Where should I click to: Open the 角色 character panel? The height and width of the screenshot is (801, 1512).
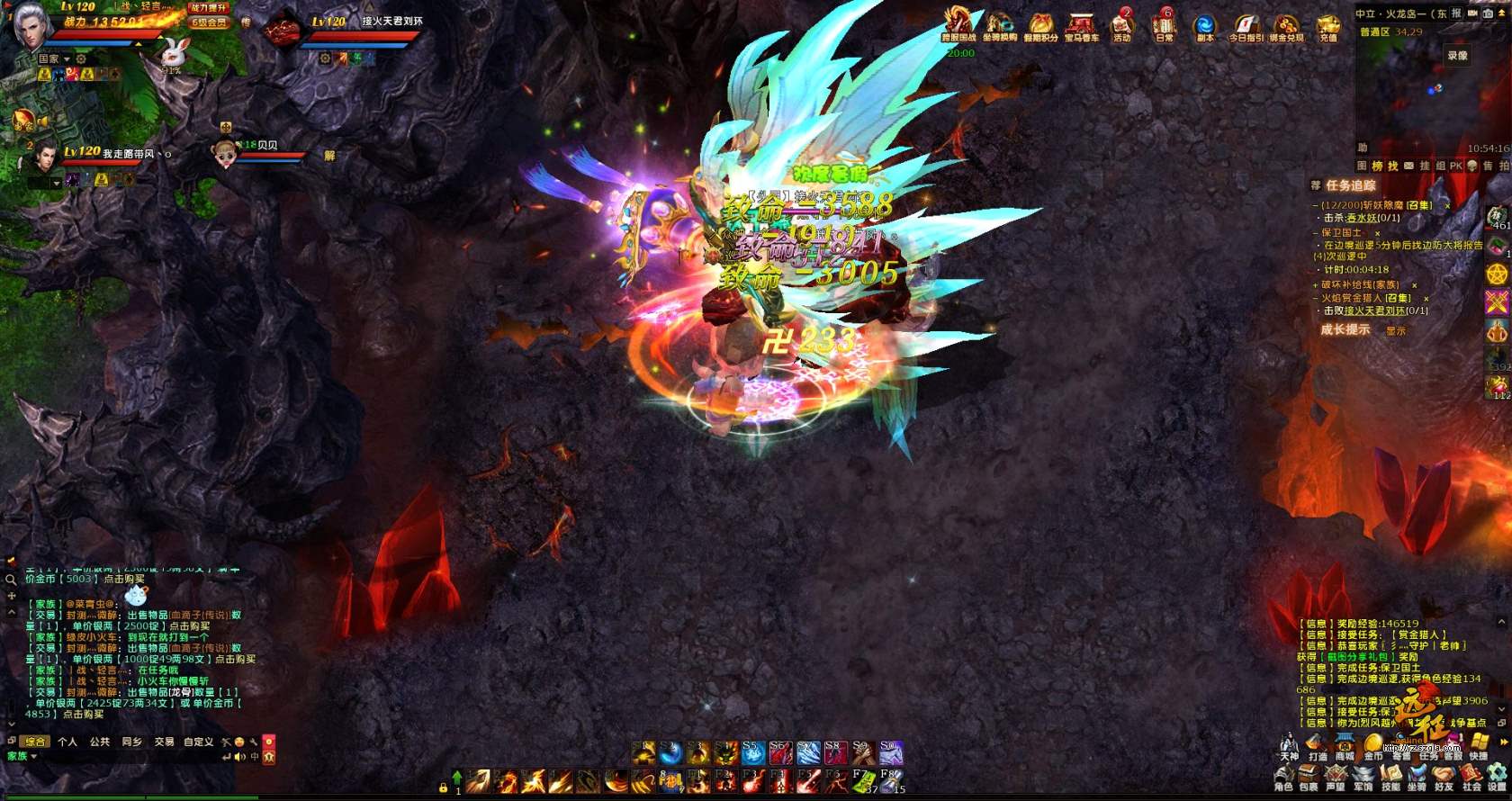[1283, 778]
